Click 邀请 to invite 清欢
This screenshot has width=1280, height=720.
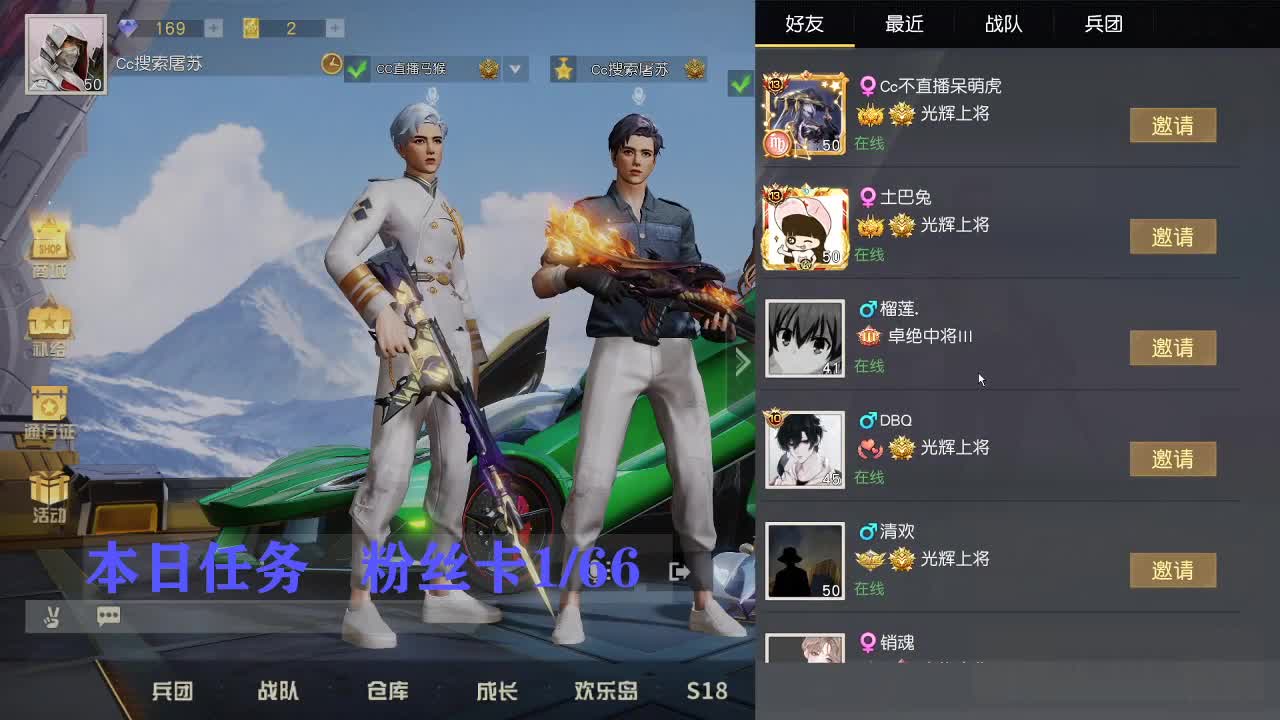pyautogui.click(x=1173, y=571)
